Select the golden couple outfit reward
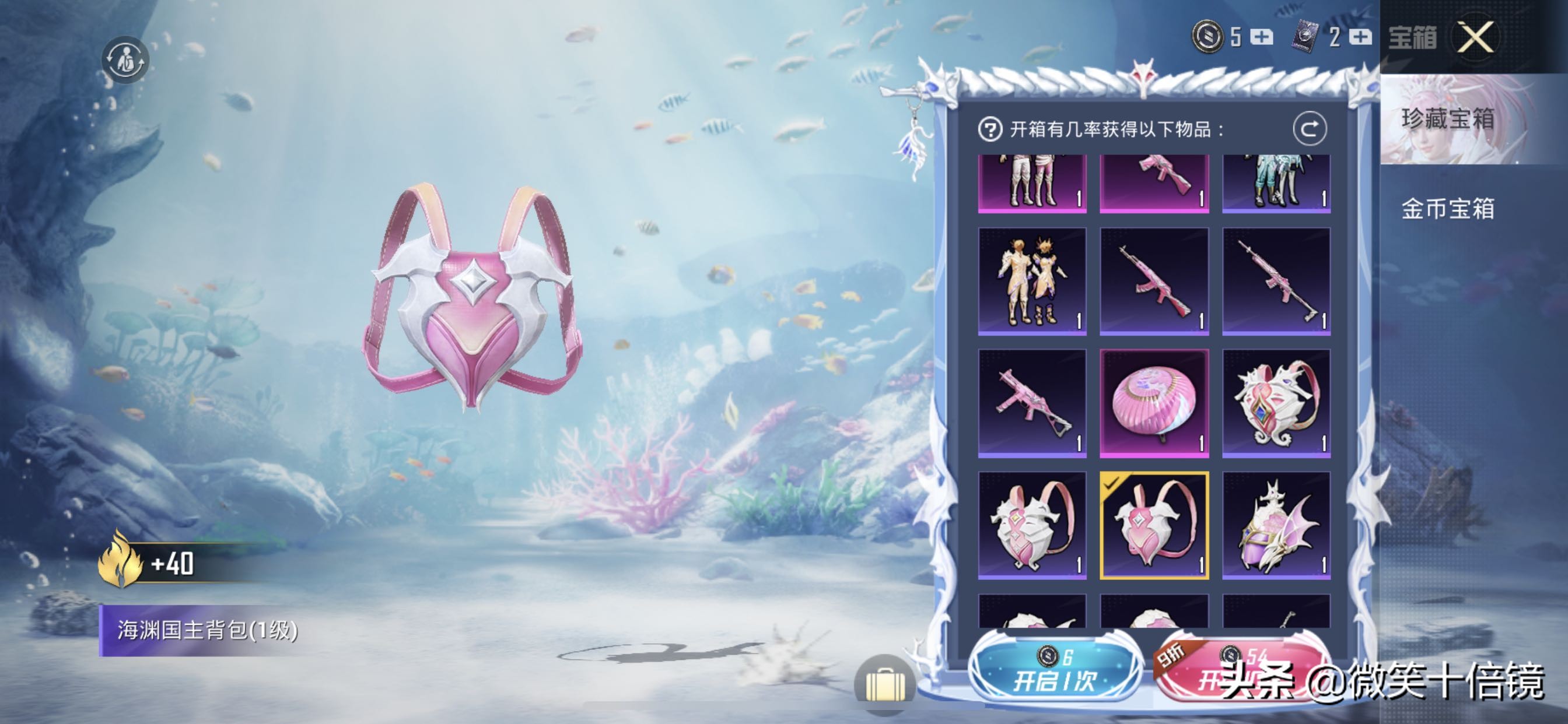 [1032, 281]
